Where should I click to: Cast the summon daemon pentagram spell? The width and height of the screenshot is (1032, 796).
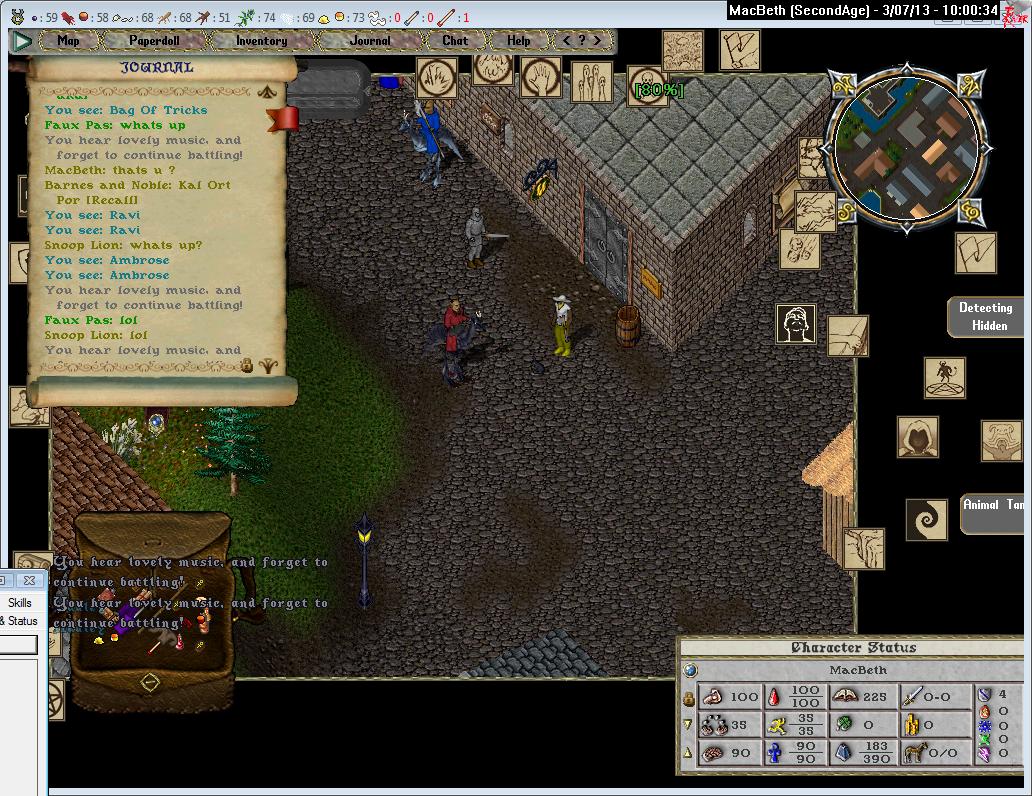pyautogui.click(x=944, y=377)
